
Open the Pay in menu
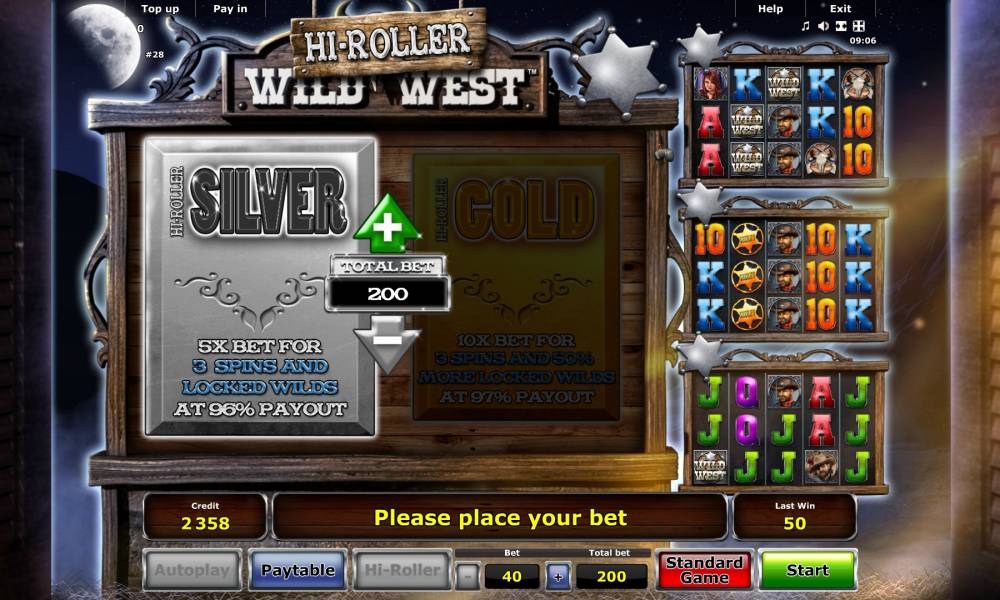pyautogui.click(x=230, y=9)
